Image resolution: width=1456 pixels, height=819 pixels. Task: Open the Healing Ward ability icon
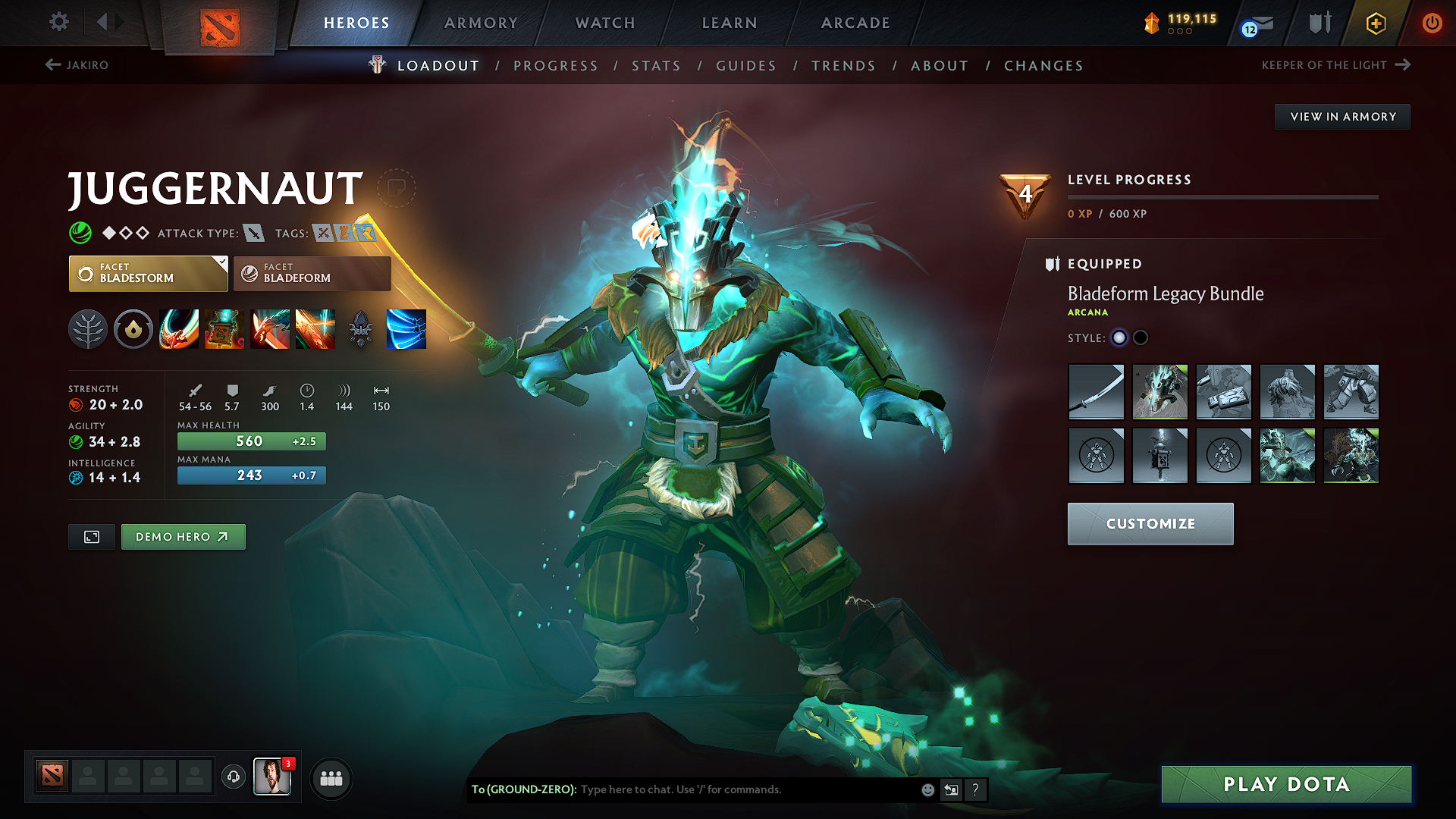pos(224,329)
